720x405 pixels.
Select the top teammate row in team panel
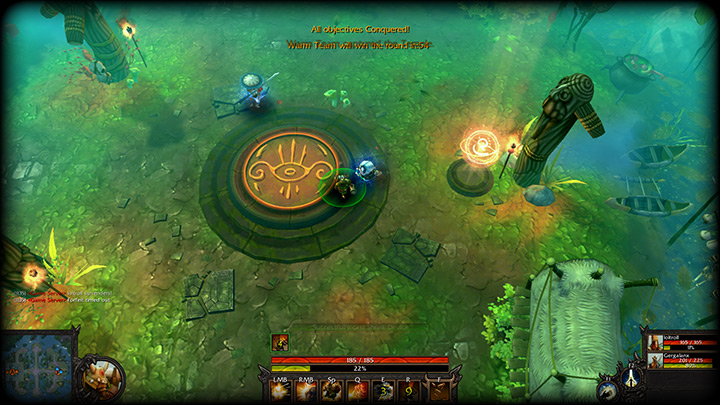(680, 343)
